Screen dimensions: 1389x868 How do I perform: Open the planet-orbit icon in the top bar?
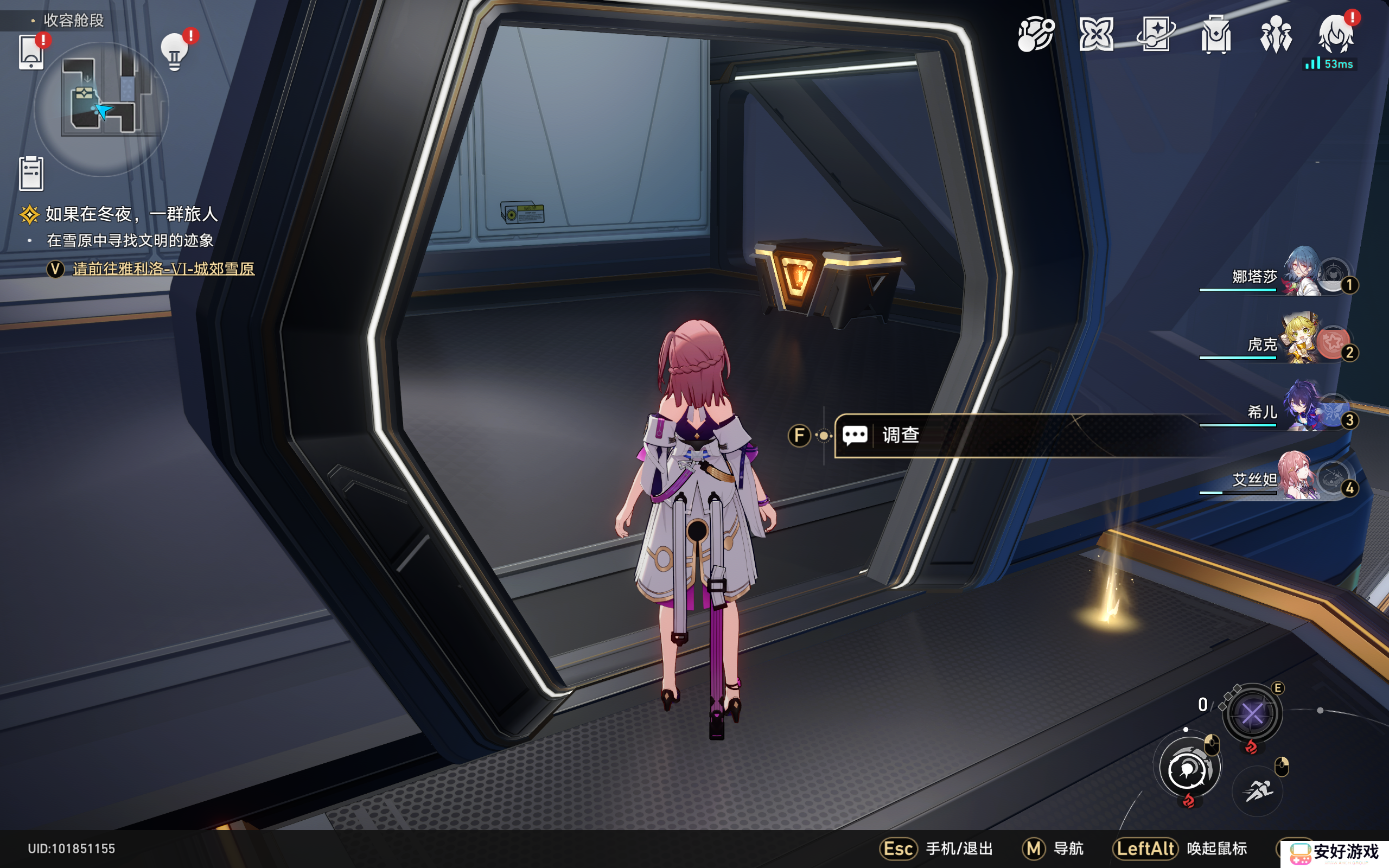(1035, 35)
